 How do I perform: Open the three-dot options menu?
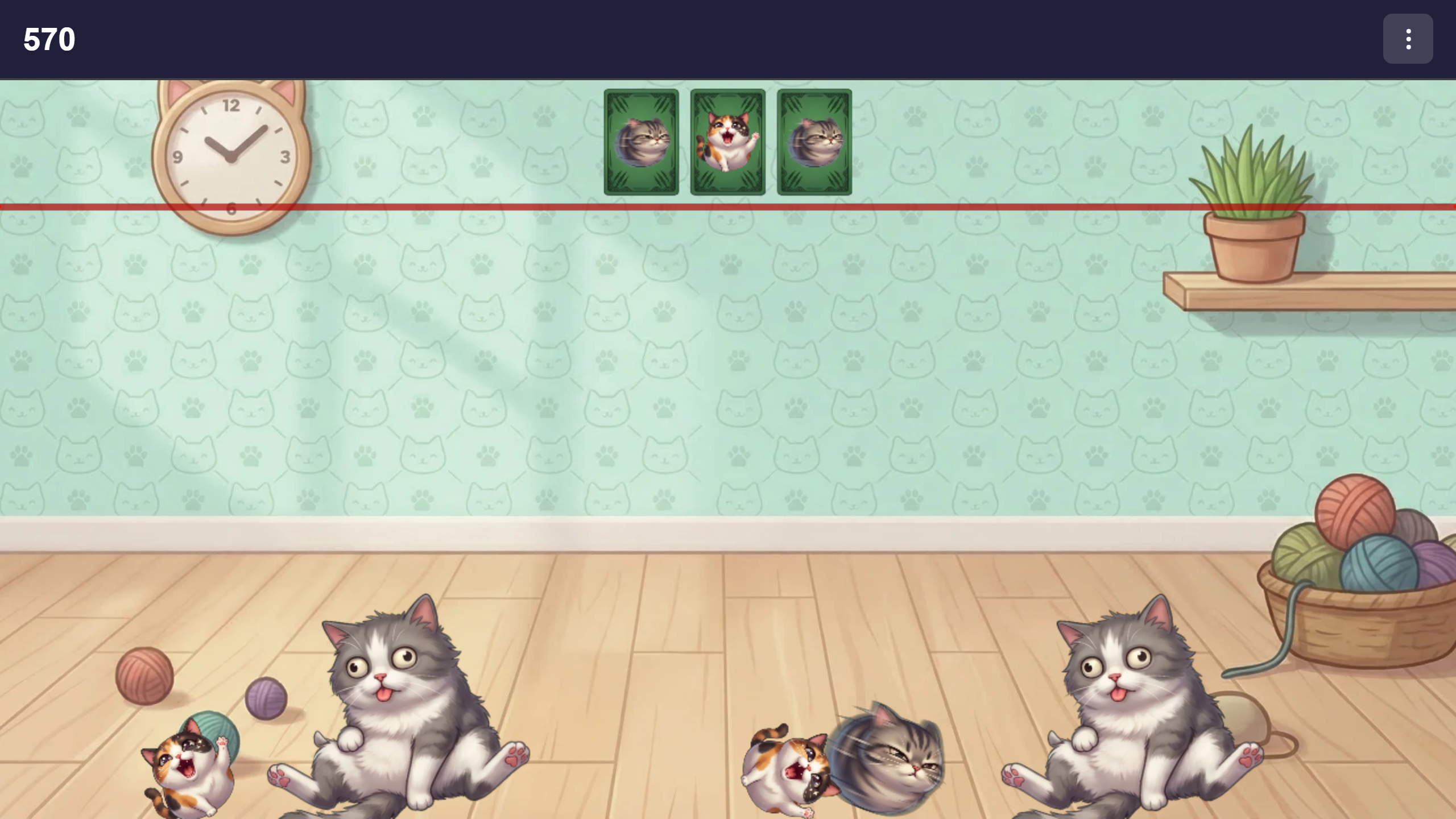[x=1408, y=39]
